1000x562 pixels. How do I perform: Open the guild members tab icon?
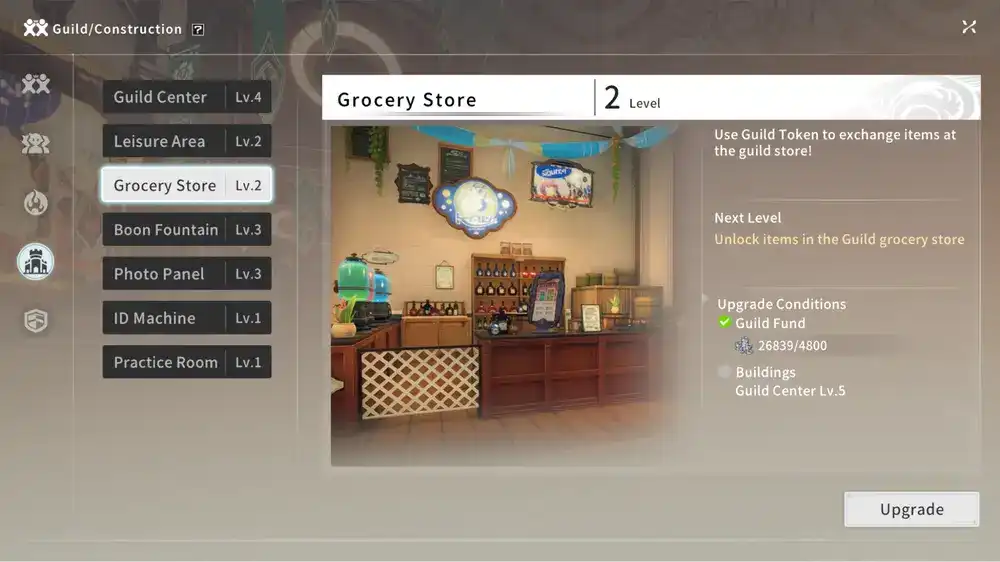click(x=36, y=143)
